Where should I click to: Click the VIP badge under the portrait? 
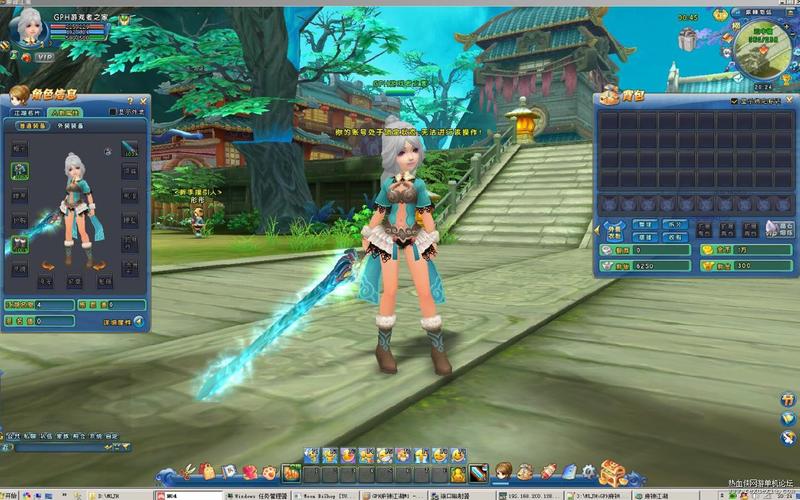click(x=43, y=58)
